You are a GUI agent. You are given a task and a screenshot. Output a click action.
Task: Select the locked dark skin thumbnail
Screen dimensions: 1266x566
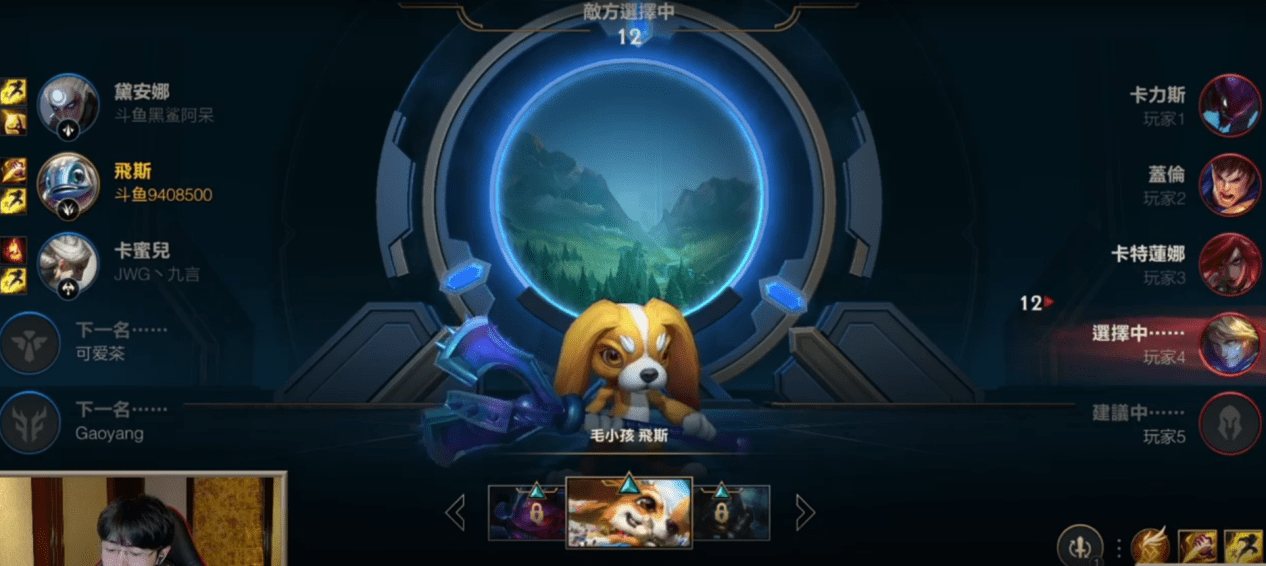tap(732, 513)
